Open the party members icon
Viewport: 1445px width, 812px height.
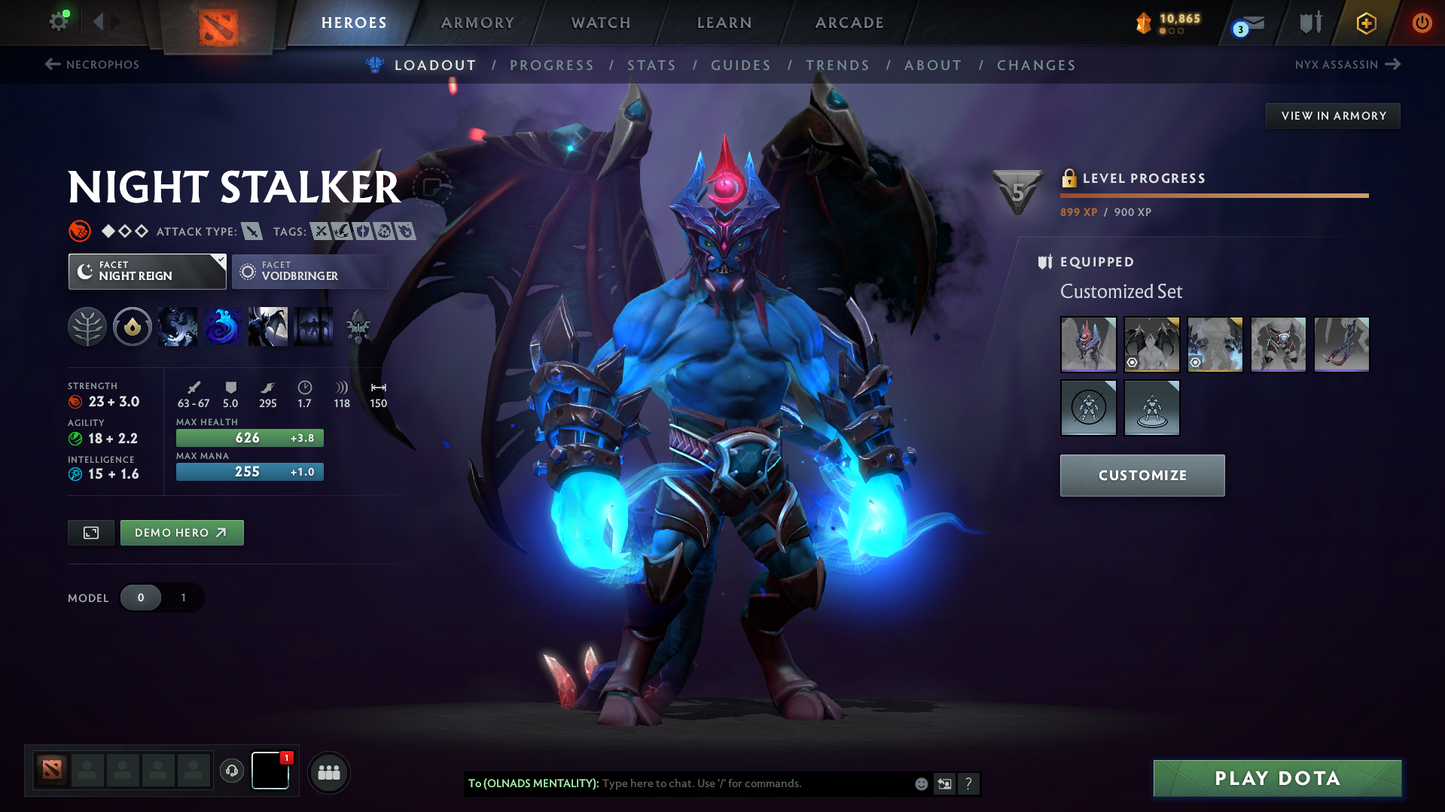coord(329,772)
